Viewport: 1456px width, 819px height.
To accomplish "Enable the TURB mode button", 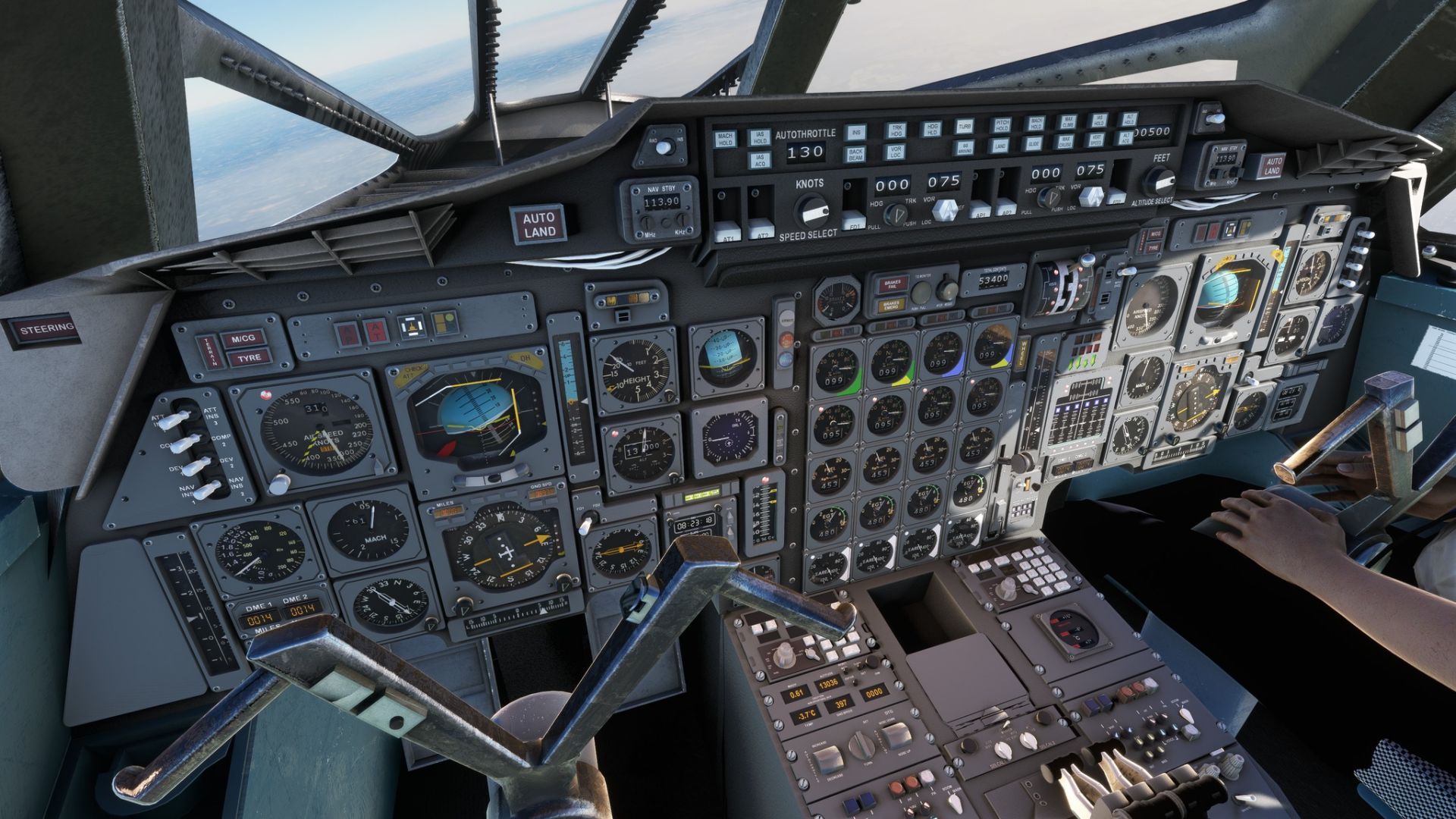I will click(x=965, y=127).
